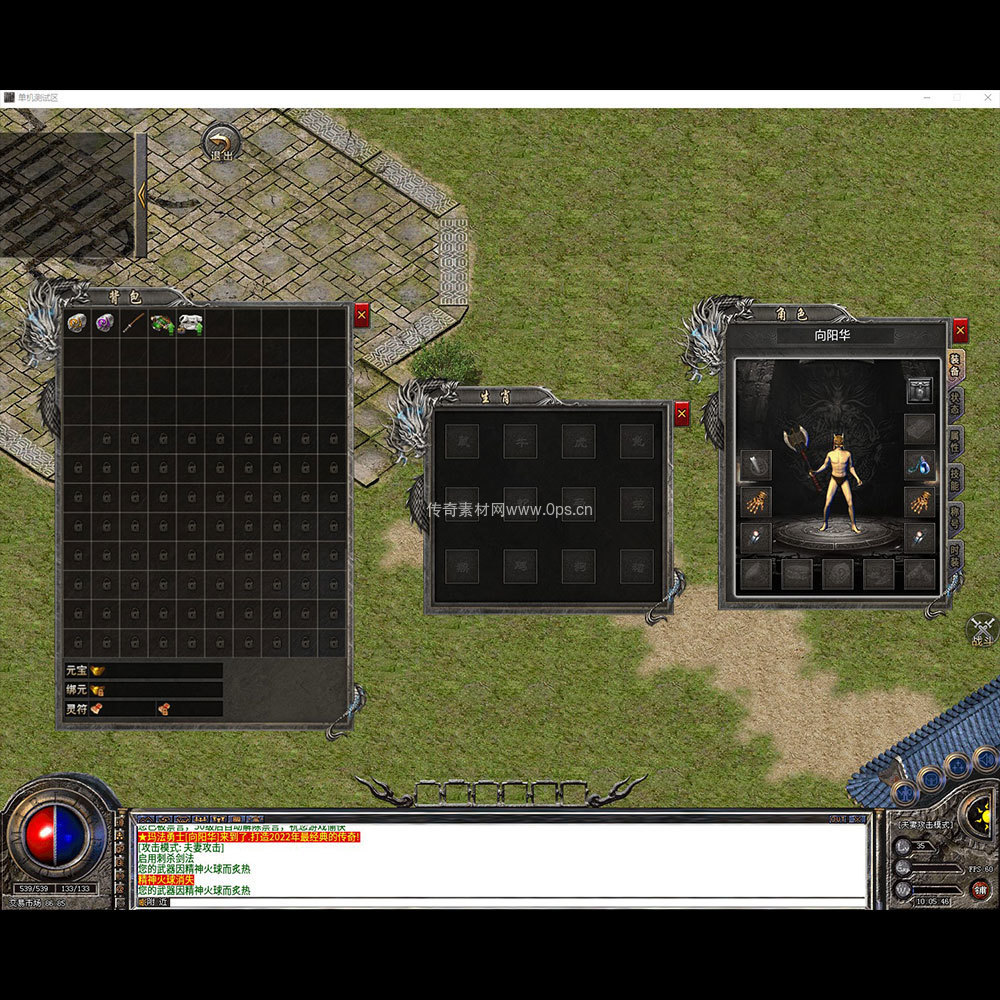The width and height of the screenshot is (1000, 1000).
Task: Select the treasure chest slot in character panel
Action: (919, 391)
